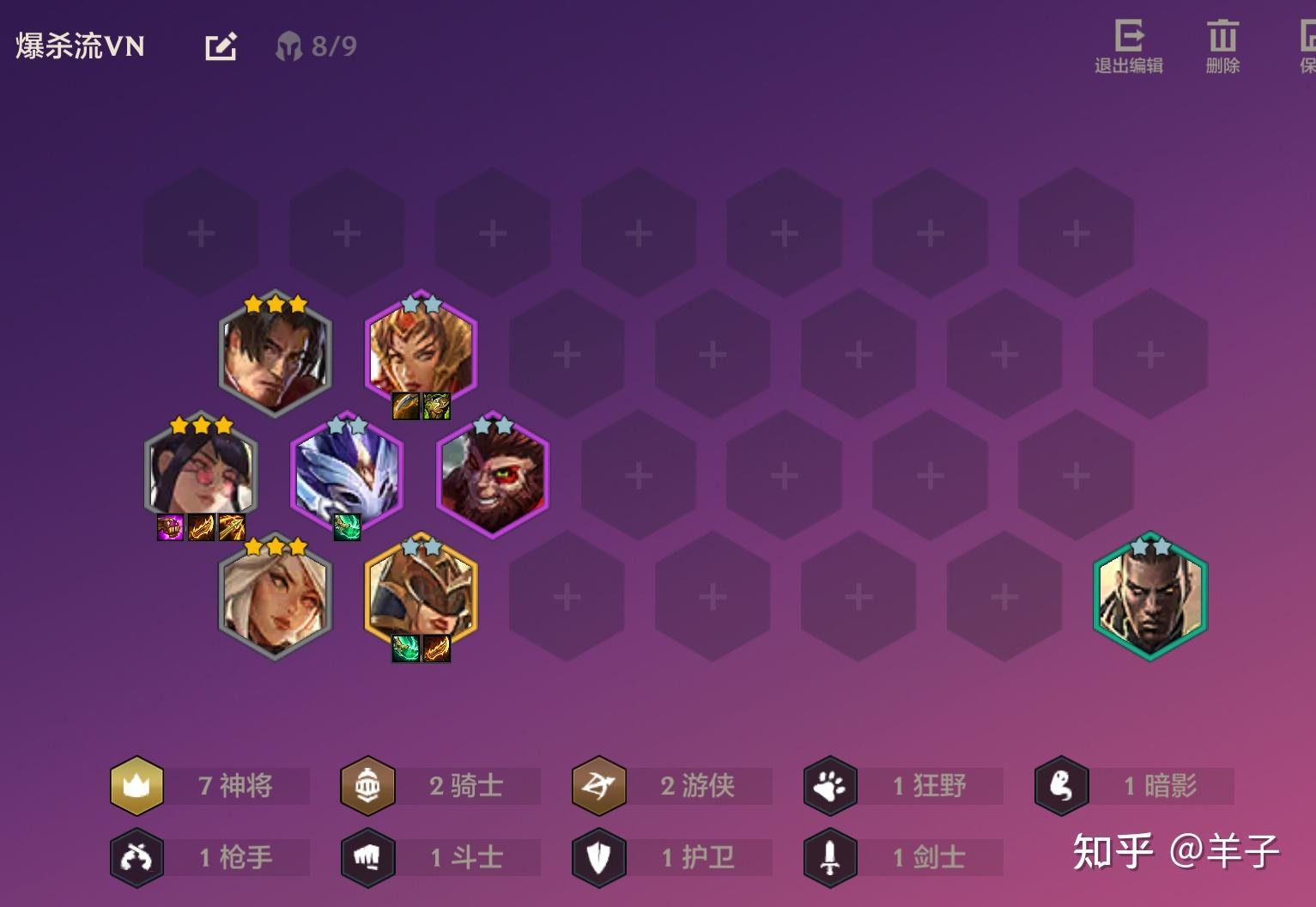1316x907 pixels.
Task: Select the 2-star Wukong champion portrait
Action: point(494,475)
